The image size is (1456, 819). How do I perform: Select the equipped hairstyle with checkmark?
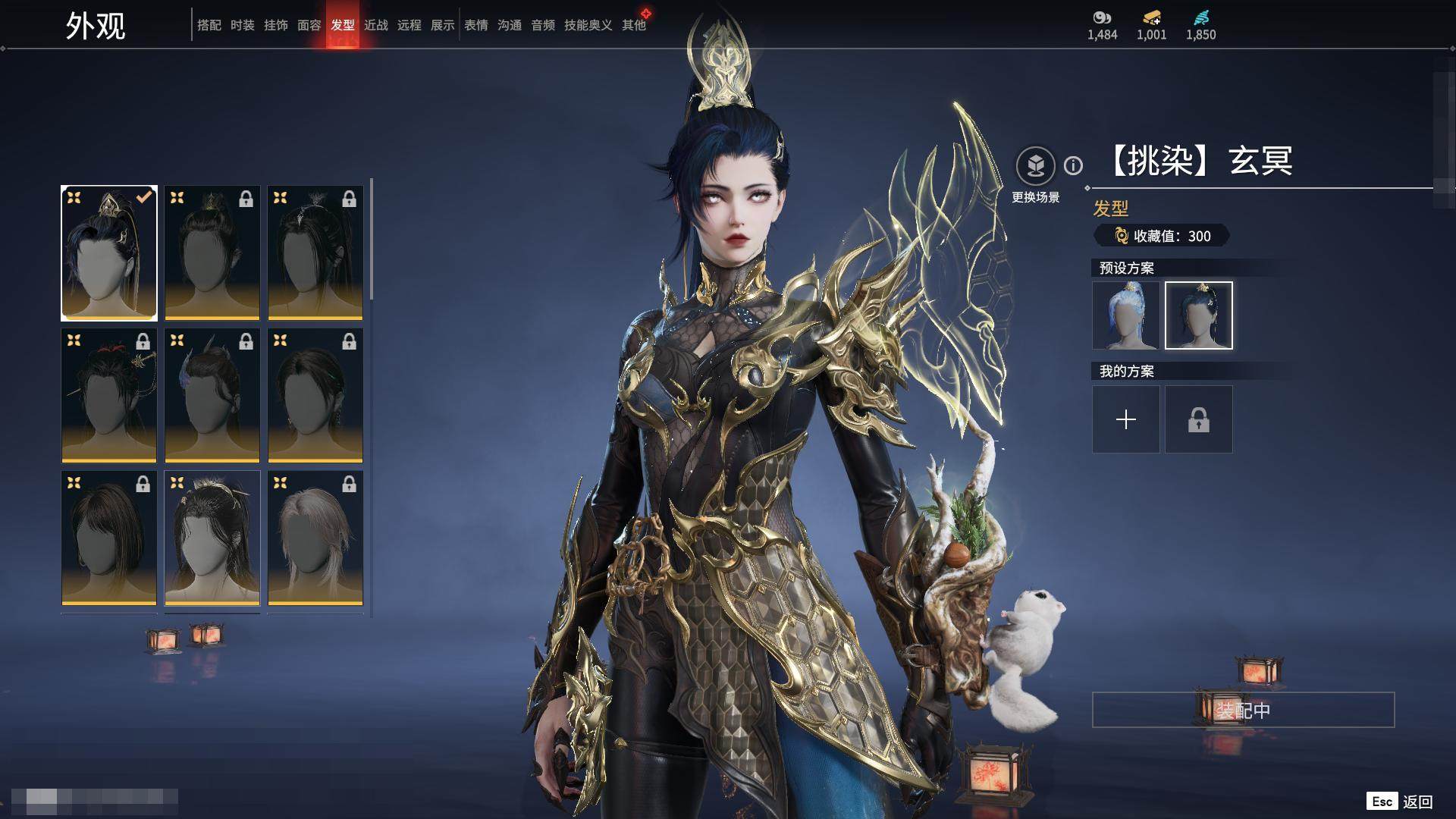(109, 253)
